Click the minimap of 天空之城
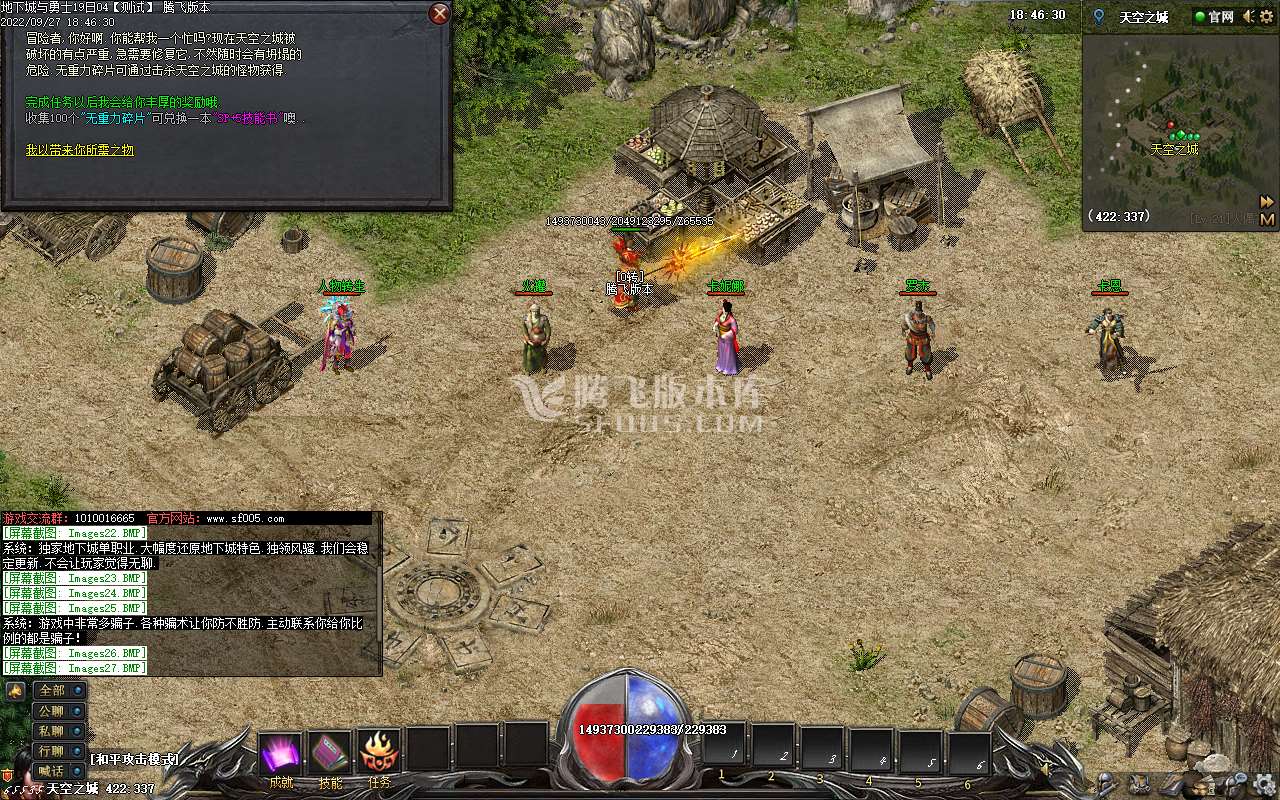This screenshot has width=1280, height=800. (1170, 130)
